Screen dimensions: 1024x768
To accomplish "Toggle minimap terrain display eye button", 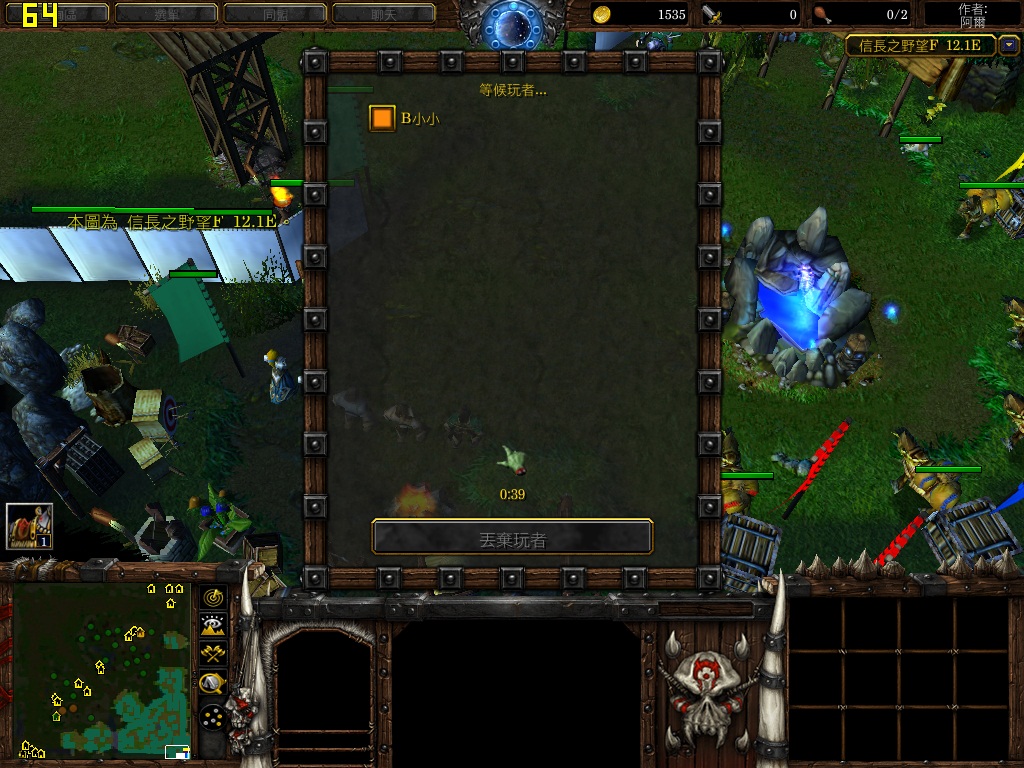I will pyautogui.click(x=212, y=626).
